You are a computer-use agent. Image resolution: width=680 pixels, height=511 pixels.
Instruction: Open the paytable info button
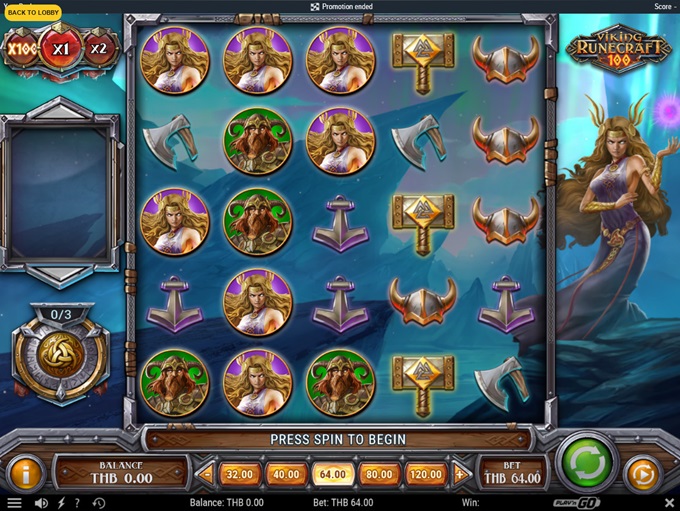coord(25,473)
